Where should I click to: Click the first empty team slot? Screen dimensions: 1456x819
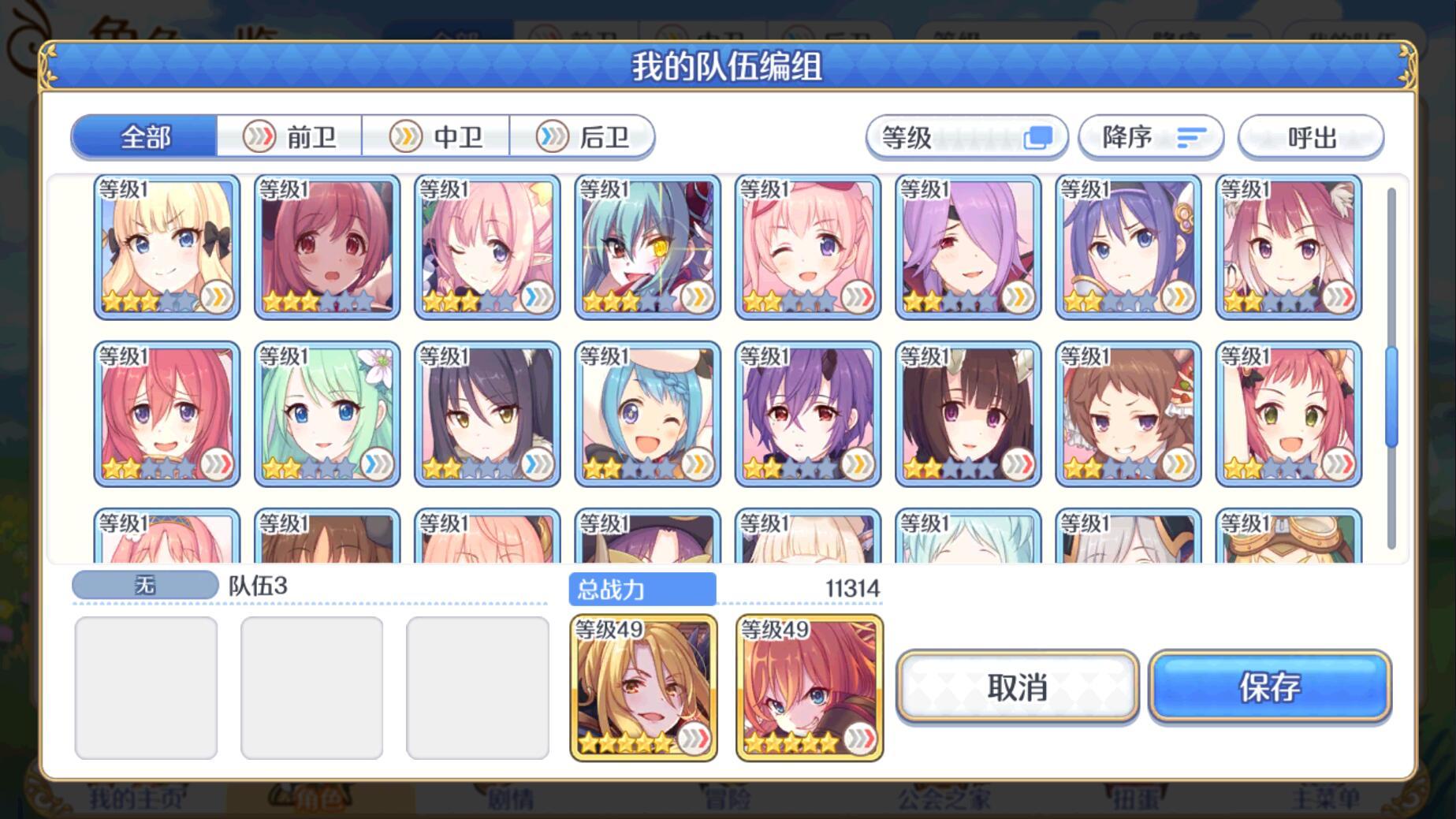pyautogui.click(x=144, y=687)
